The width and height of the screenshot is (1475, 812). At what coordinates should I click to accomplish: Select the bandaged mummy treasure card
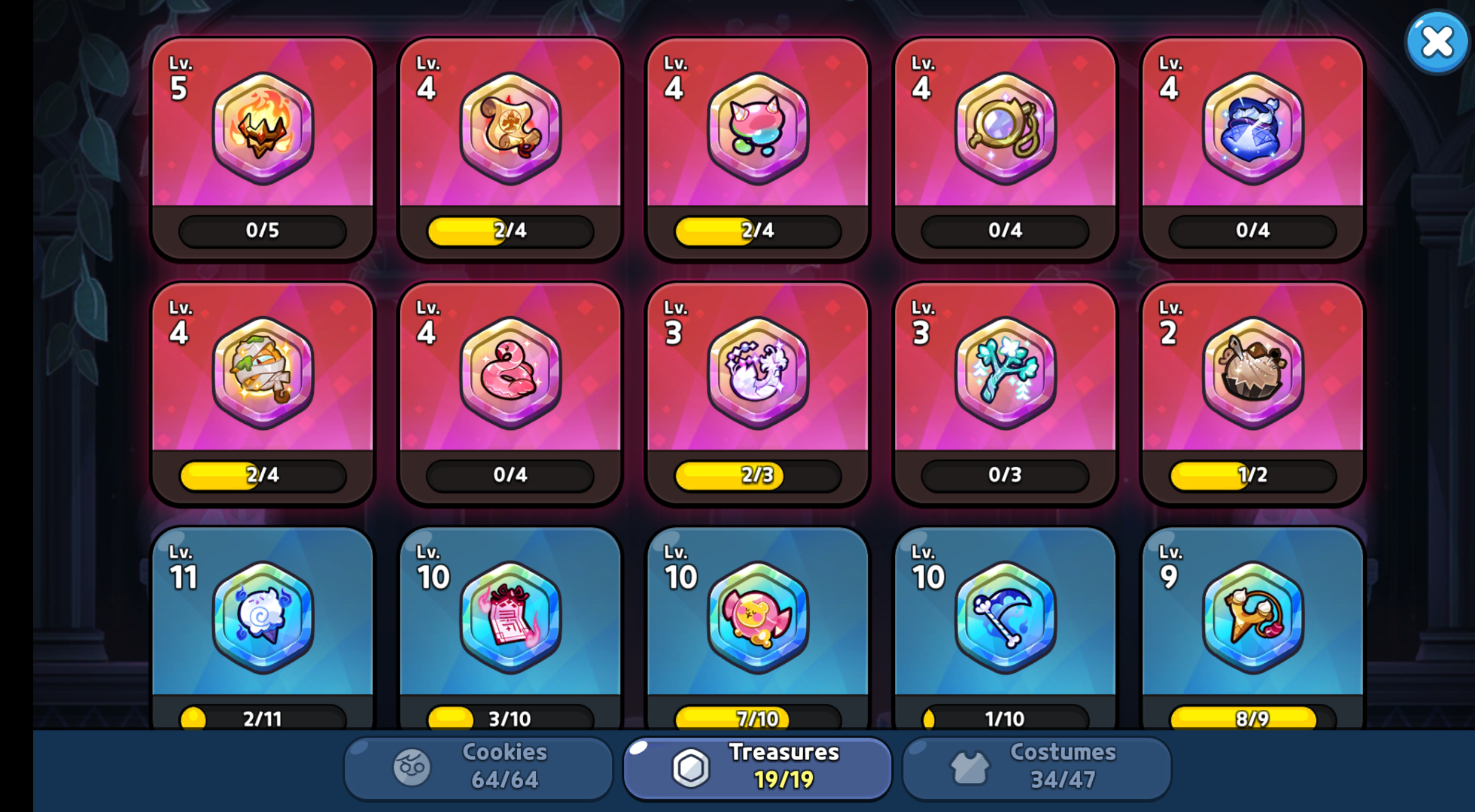262,393
